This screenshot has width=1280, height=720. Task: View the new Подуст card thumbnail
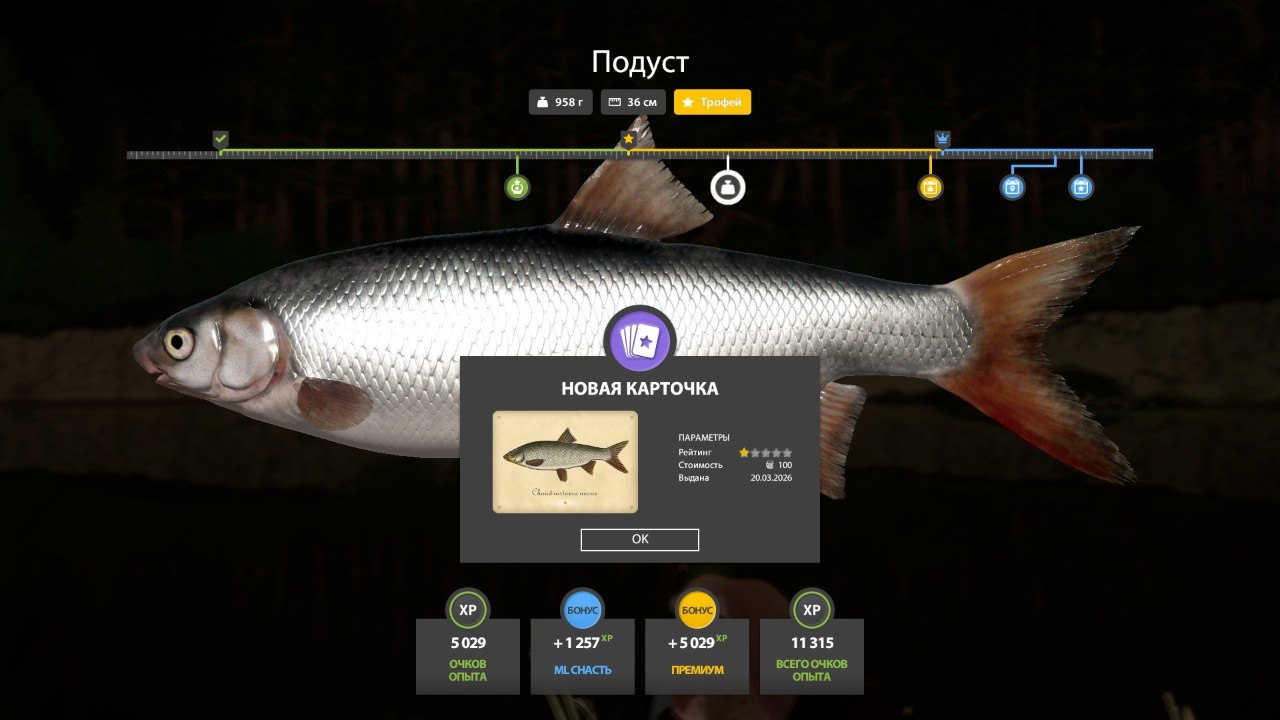(x=565, y=461)
